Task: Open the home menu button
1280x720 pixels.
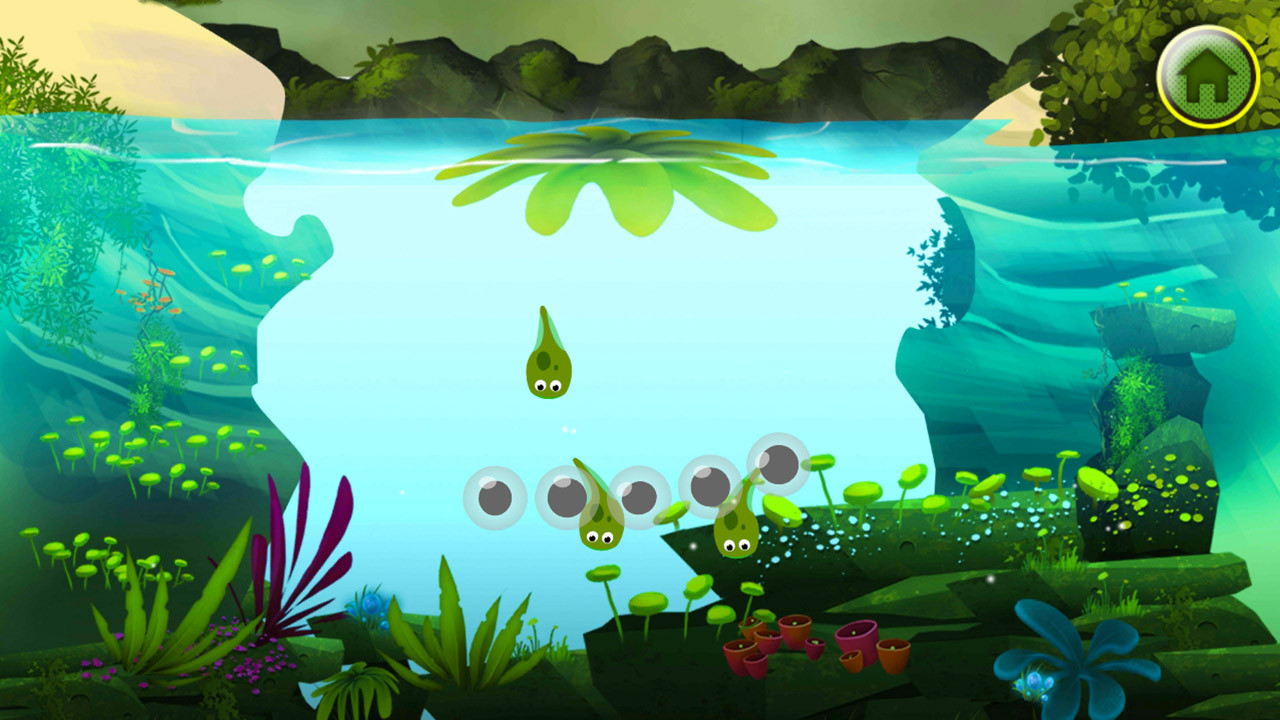Action: [x=1208, y=76]
